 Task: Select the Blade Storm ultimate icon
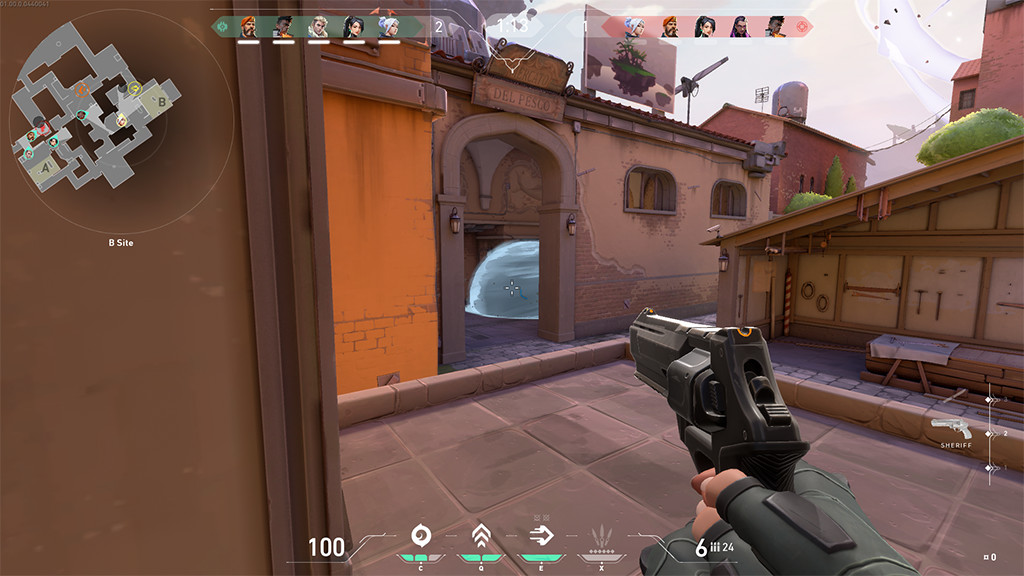point(602,536)
